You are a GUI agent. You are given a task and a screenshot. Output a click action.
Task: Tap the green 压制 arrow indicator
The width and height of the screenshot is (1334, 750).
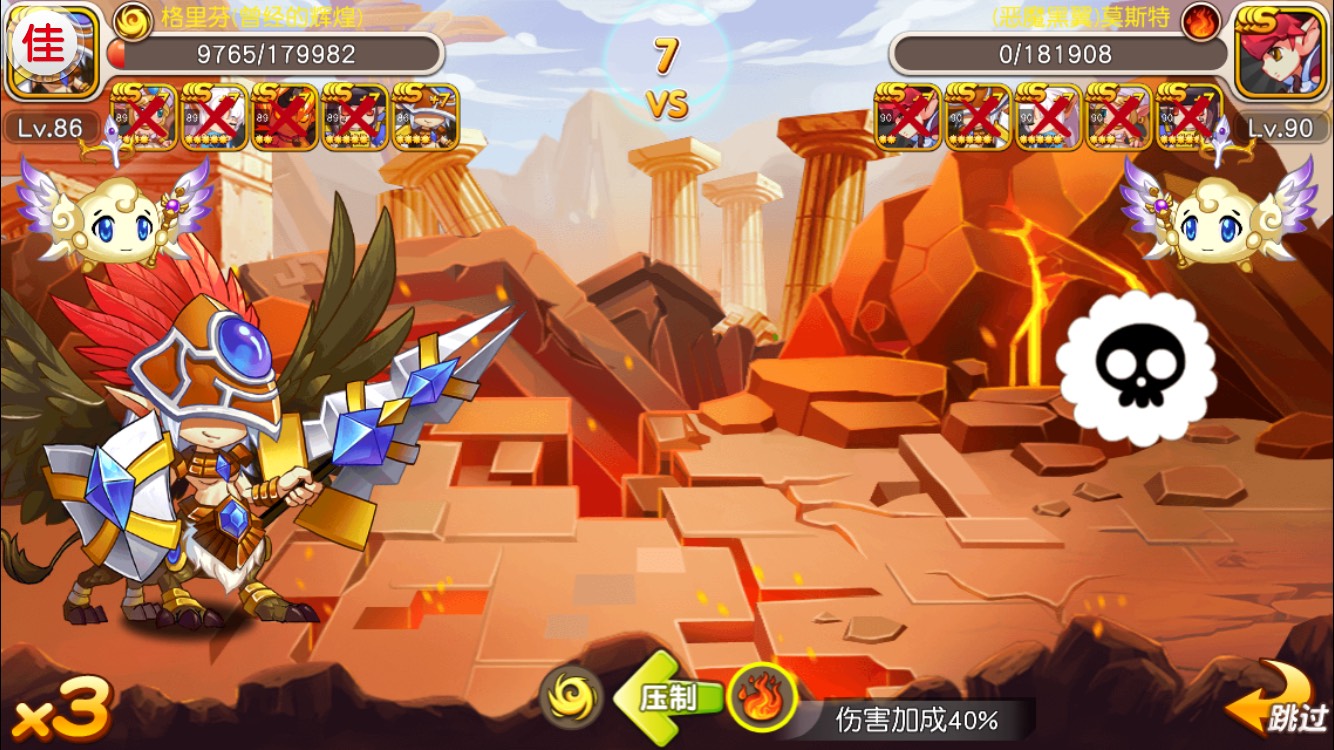click(667, 696)
